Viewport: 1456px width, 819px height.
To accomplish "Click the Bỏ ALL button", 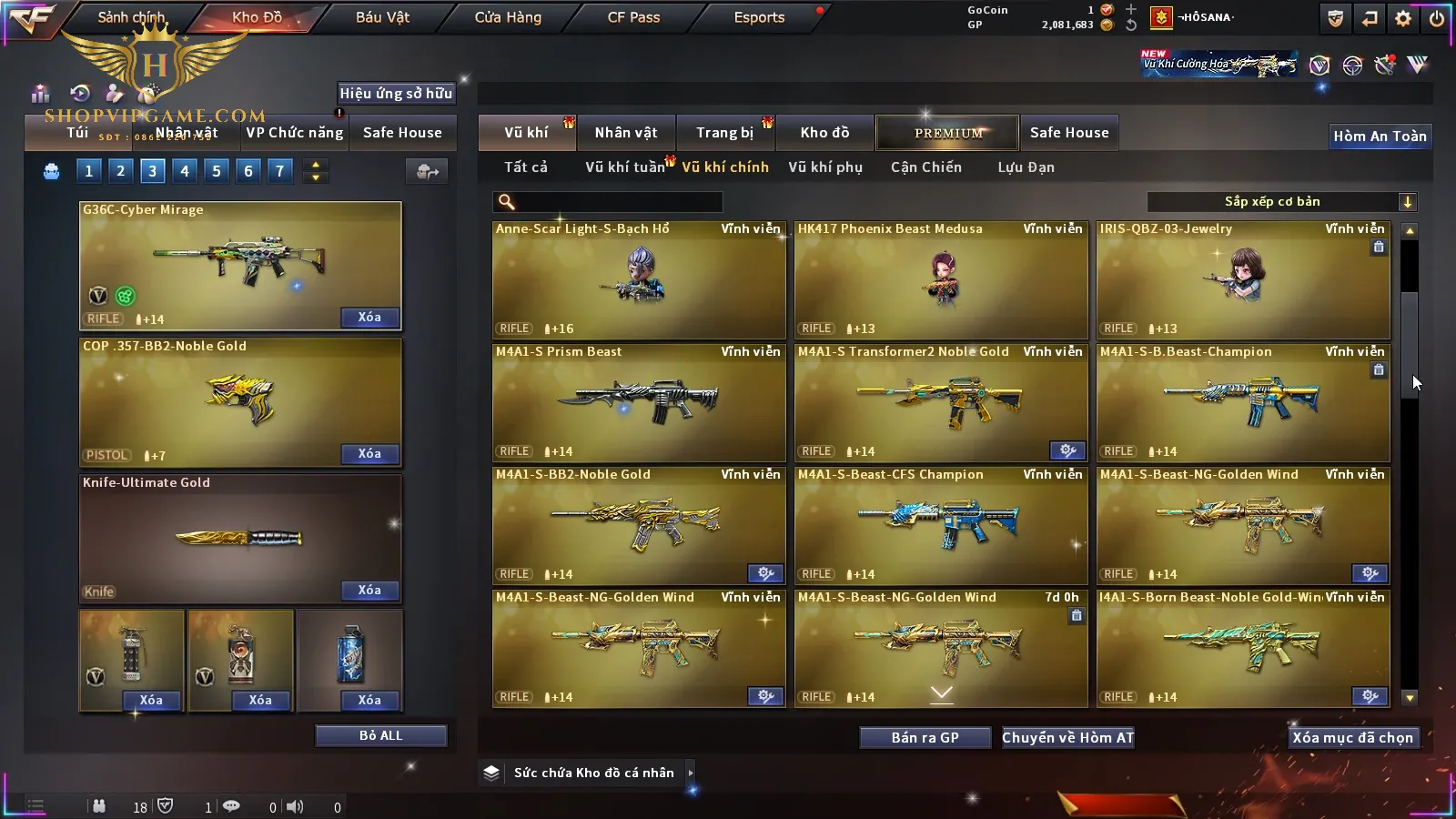I will coord(380,735).
